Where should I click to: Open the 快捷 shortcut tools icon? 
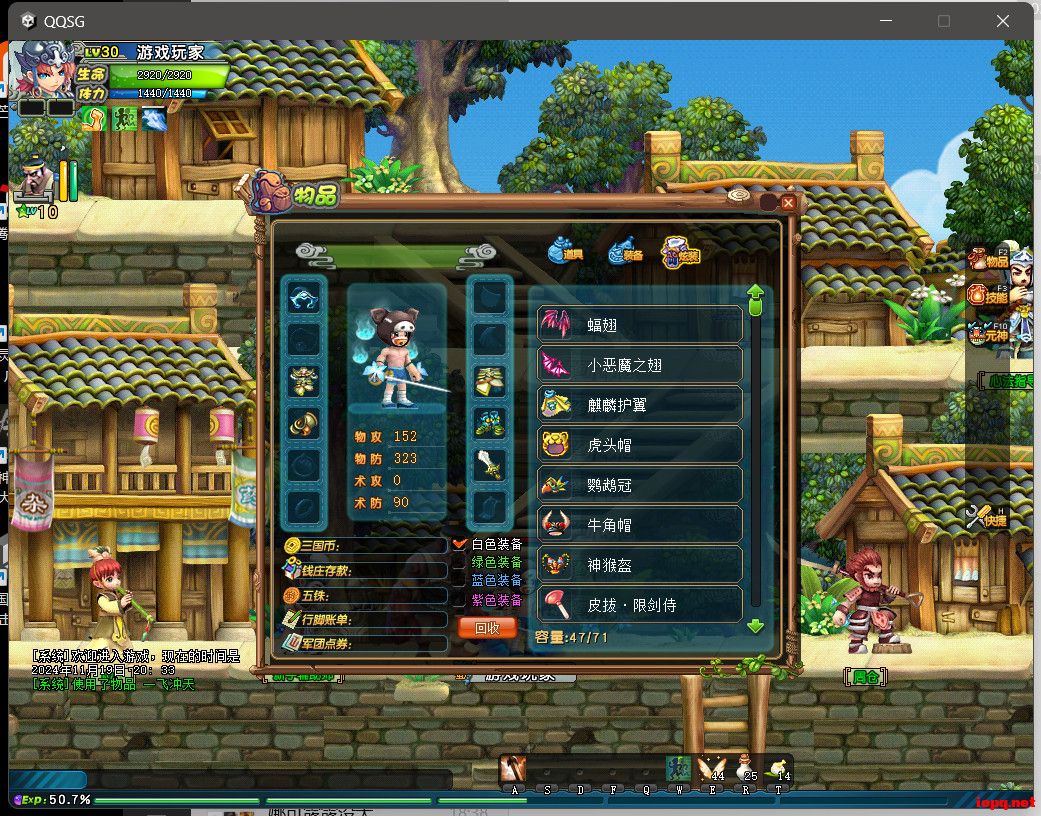986,517
